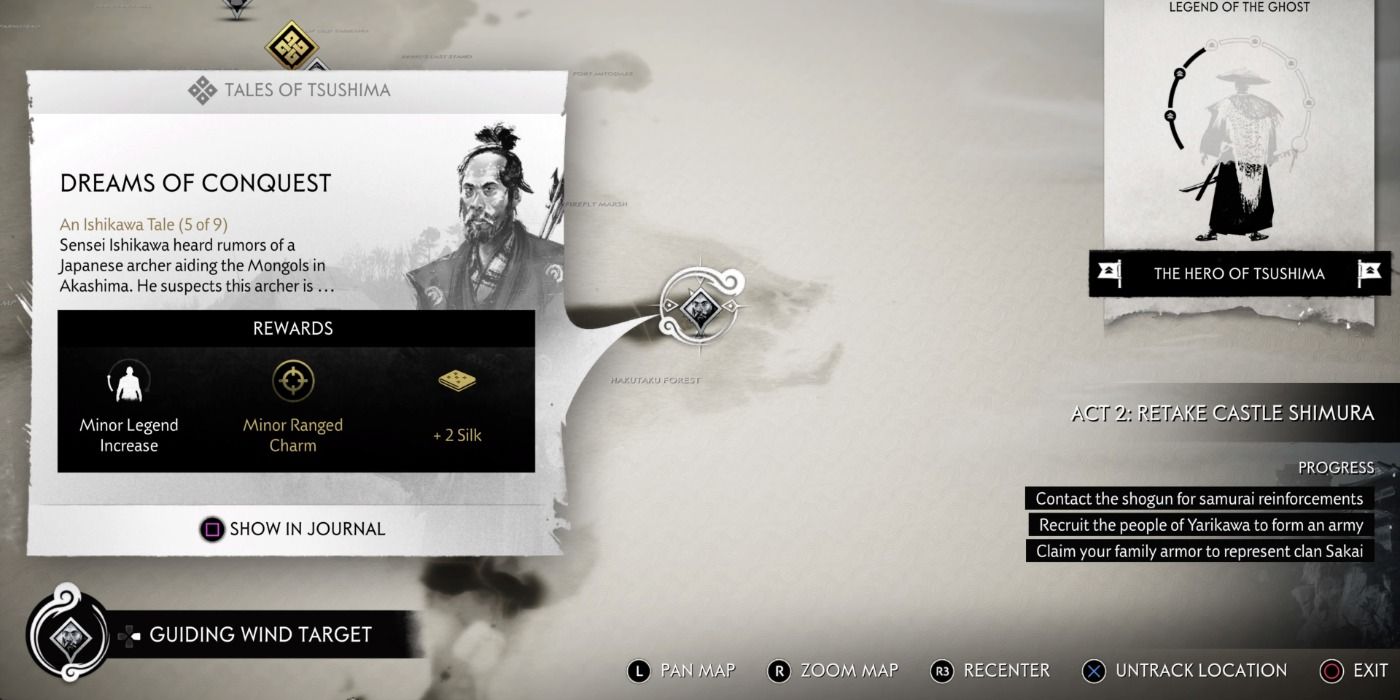
Task: Select the Dreams of Conquest map marker
Action: pyautogui.click(x=697, y=311)
